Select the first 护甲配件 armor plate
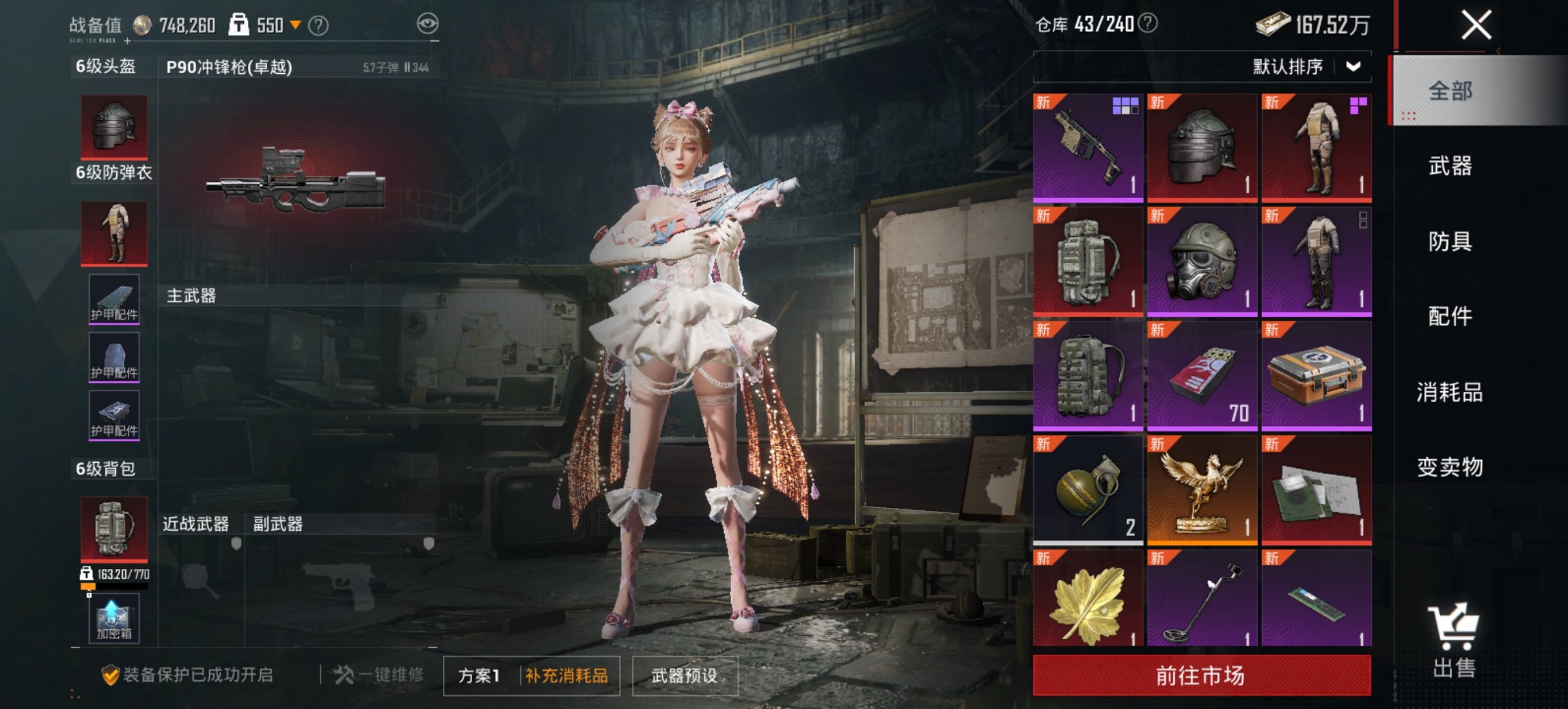 (113, 299)
